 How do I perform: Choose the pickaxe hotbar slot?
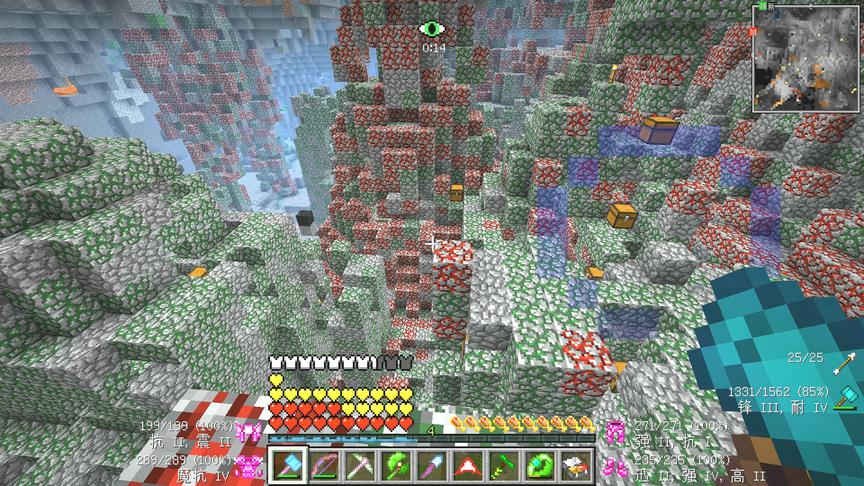[360, 465]
